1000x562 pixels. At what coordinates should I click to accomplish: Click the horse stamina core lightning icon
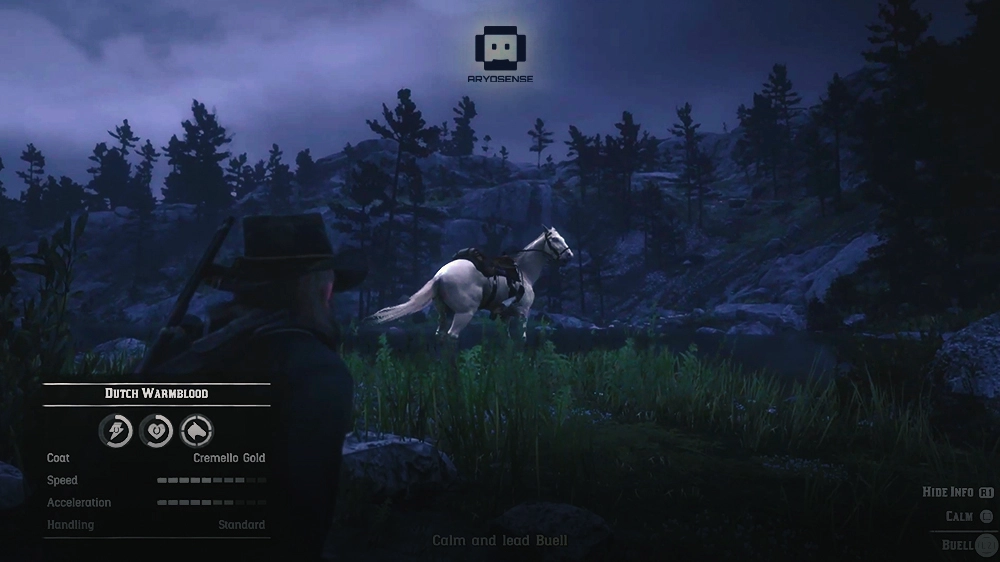click(116, 431)
